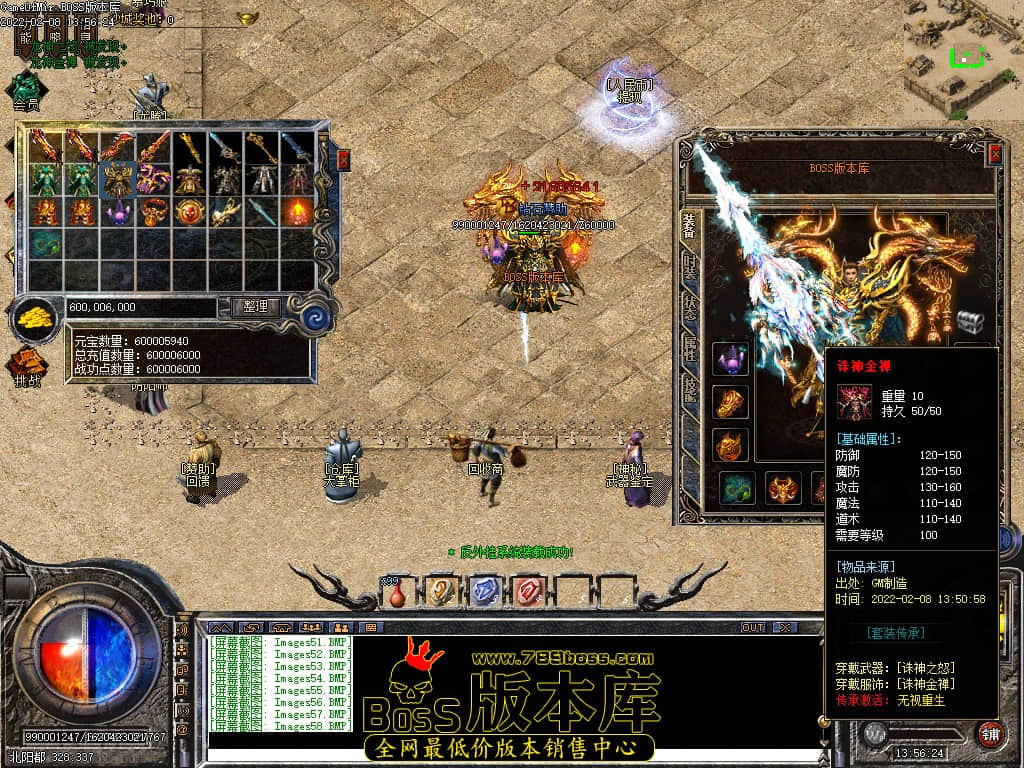Viewport: 1024px width, 768px height.
Task: Click the round red 铺 shop button
Action: point(990,733)
